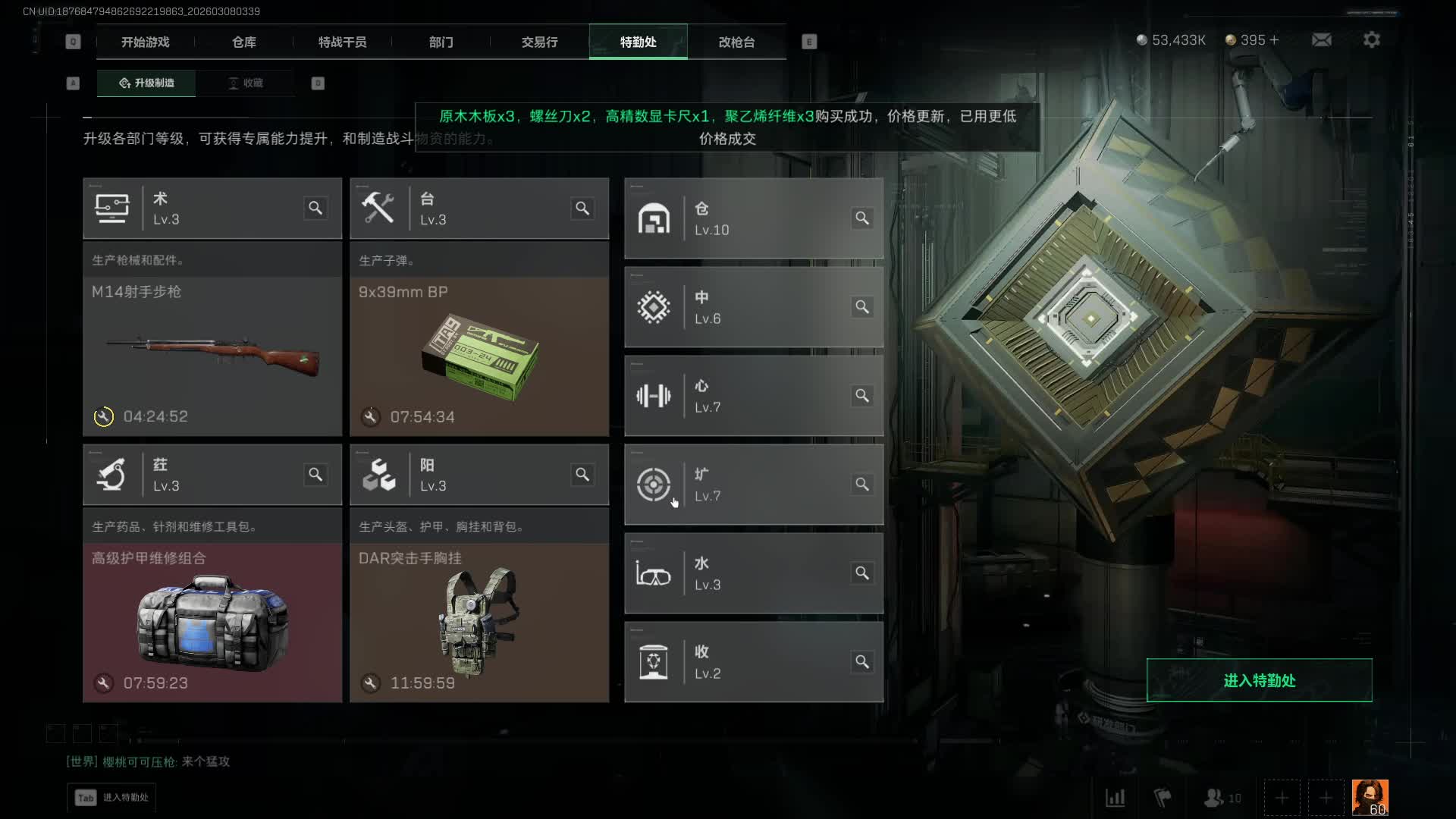The image size is (1456, 819).
Task: Go to the 部门 tab
Action: [441, 42]
